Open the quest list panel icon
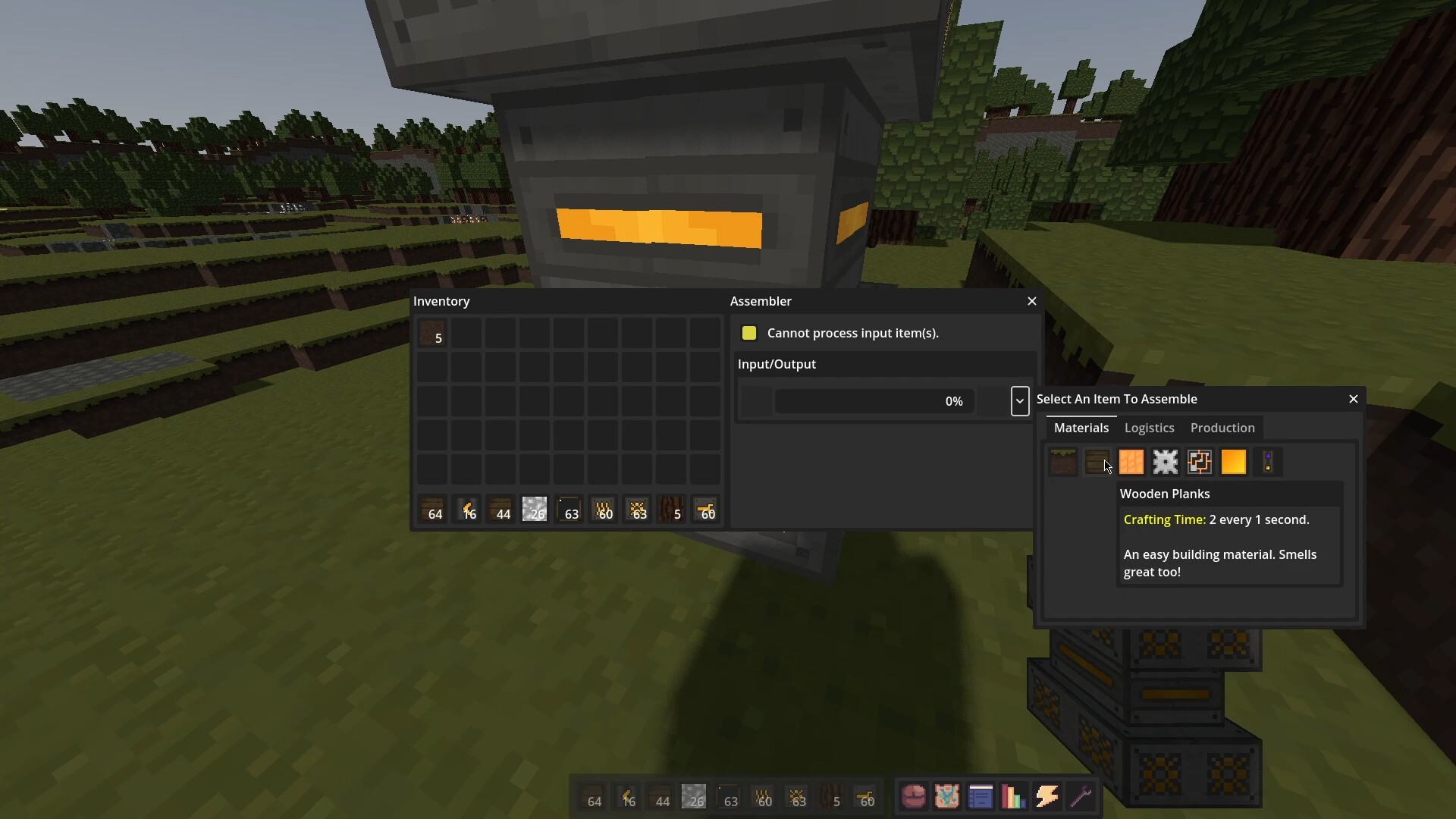This screenshot has height=819, width=1456. click(x=981, y=796)
